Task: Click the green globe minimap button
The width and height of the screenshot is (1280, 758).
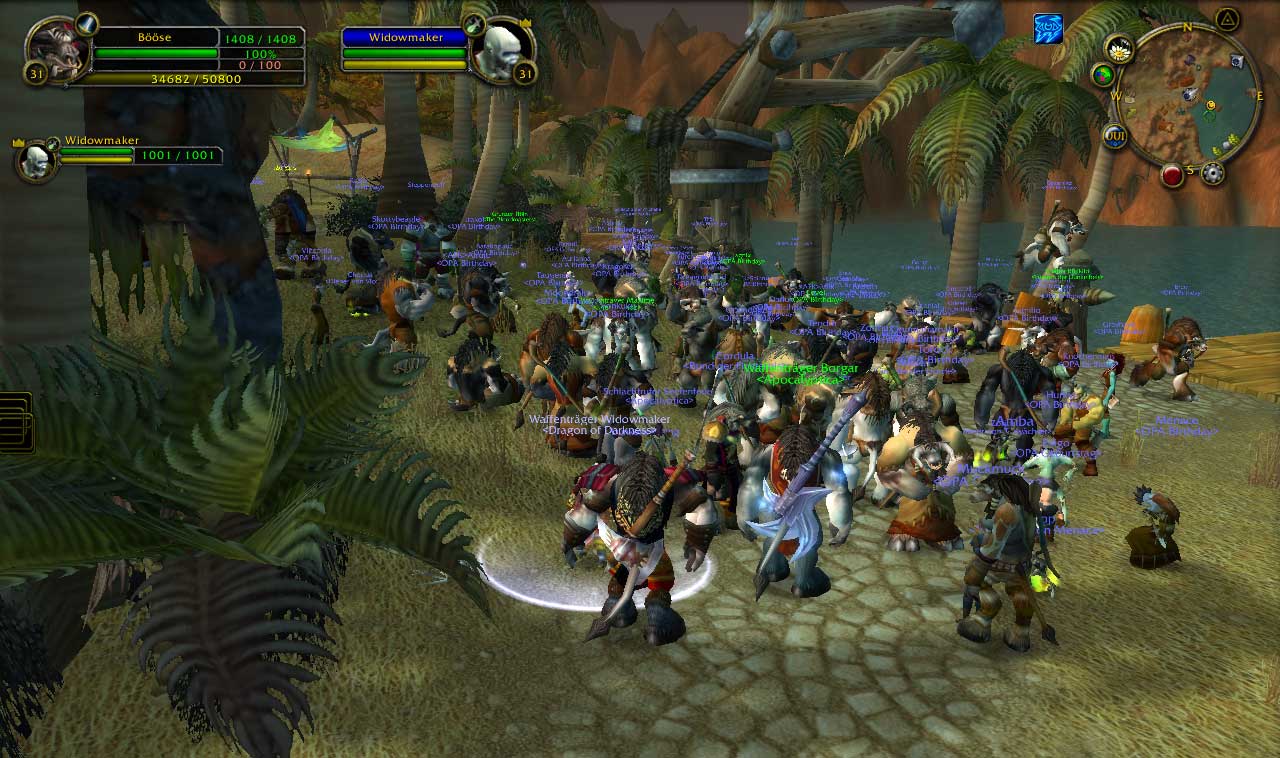Action: click(x=1104, y=75)
